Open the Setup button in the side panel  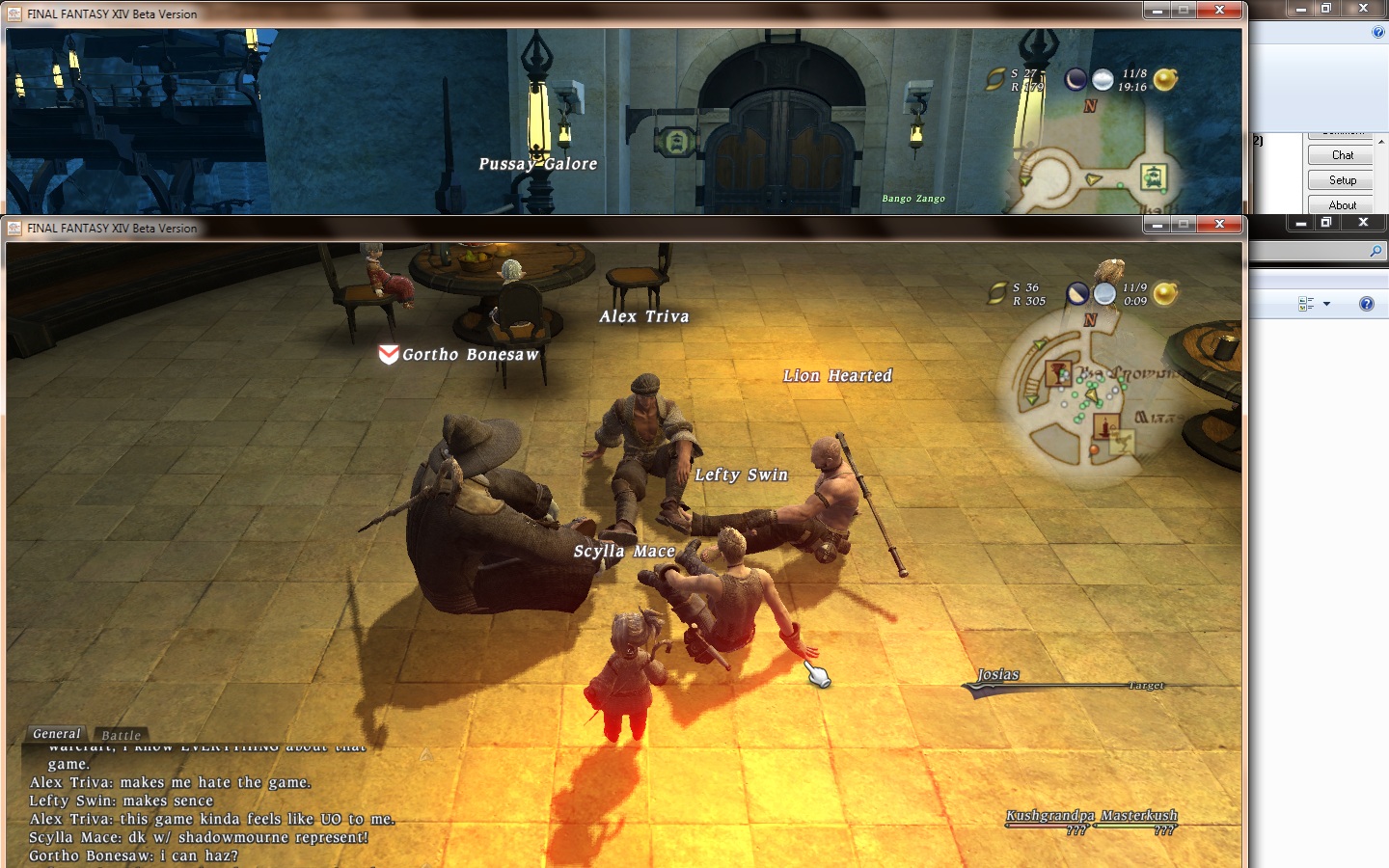(1342, 180)
